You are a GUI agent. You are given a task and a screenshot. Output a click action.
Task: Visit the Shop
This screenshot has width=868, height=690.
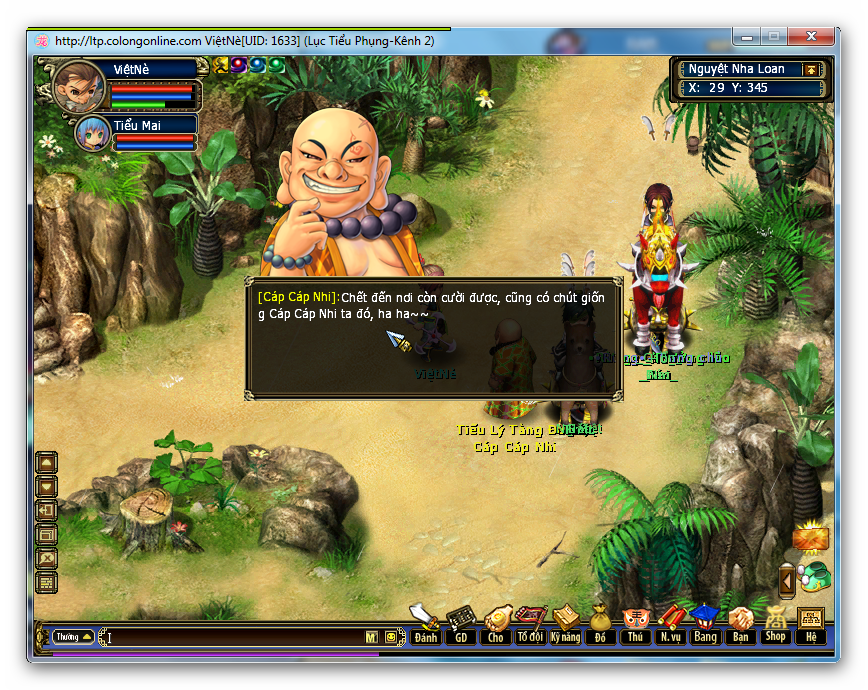(775, 625)
